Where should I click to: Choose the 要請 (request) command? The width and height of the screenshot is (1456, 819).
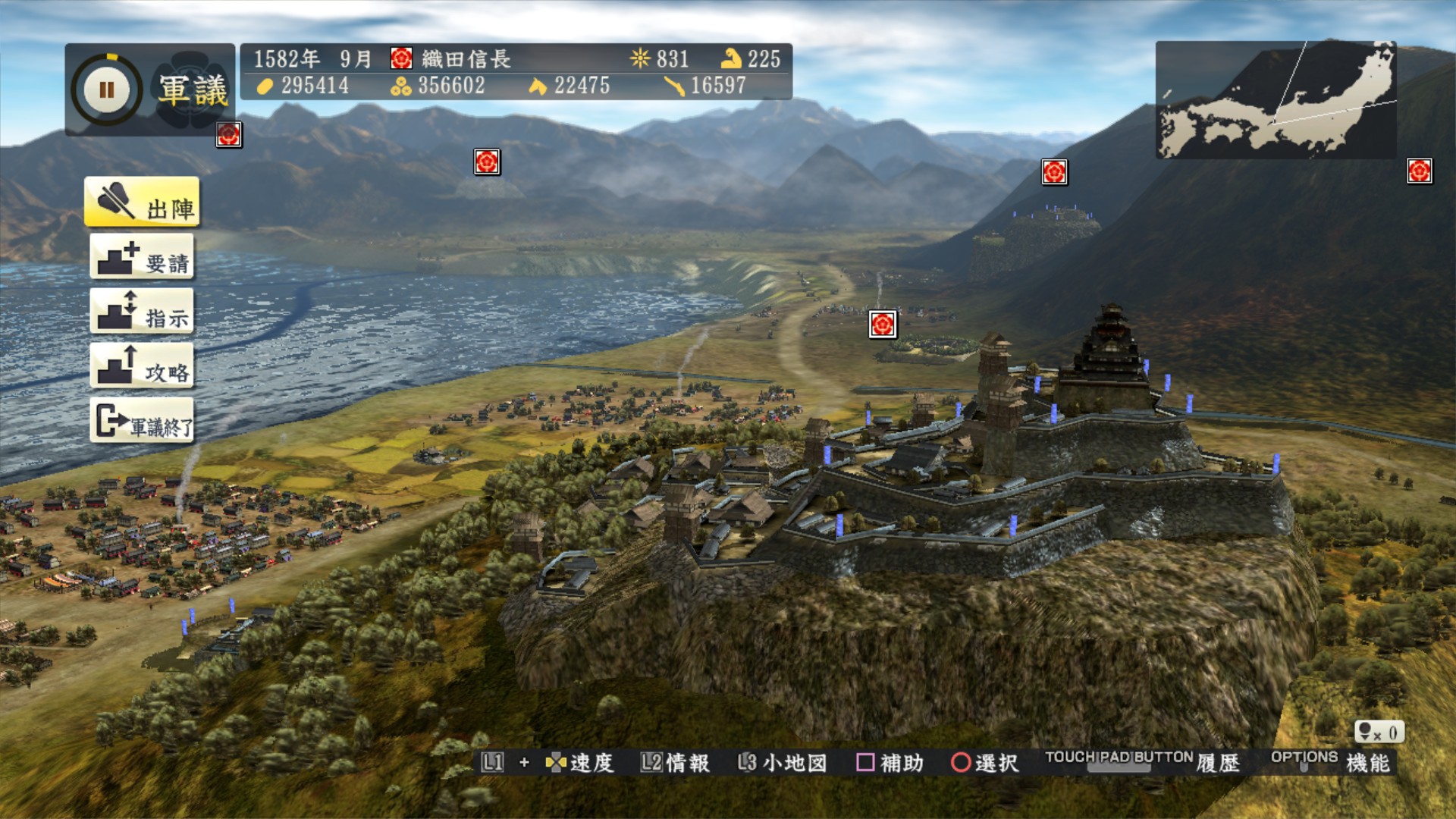point(142,257)
